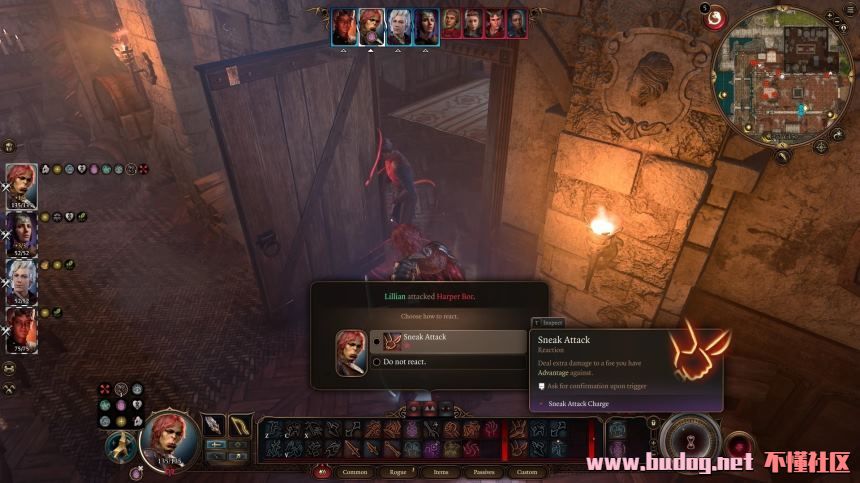Select the white-haired party member portrait on the left
Viewport: 860px width, 483px height.
22,280
